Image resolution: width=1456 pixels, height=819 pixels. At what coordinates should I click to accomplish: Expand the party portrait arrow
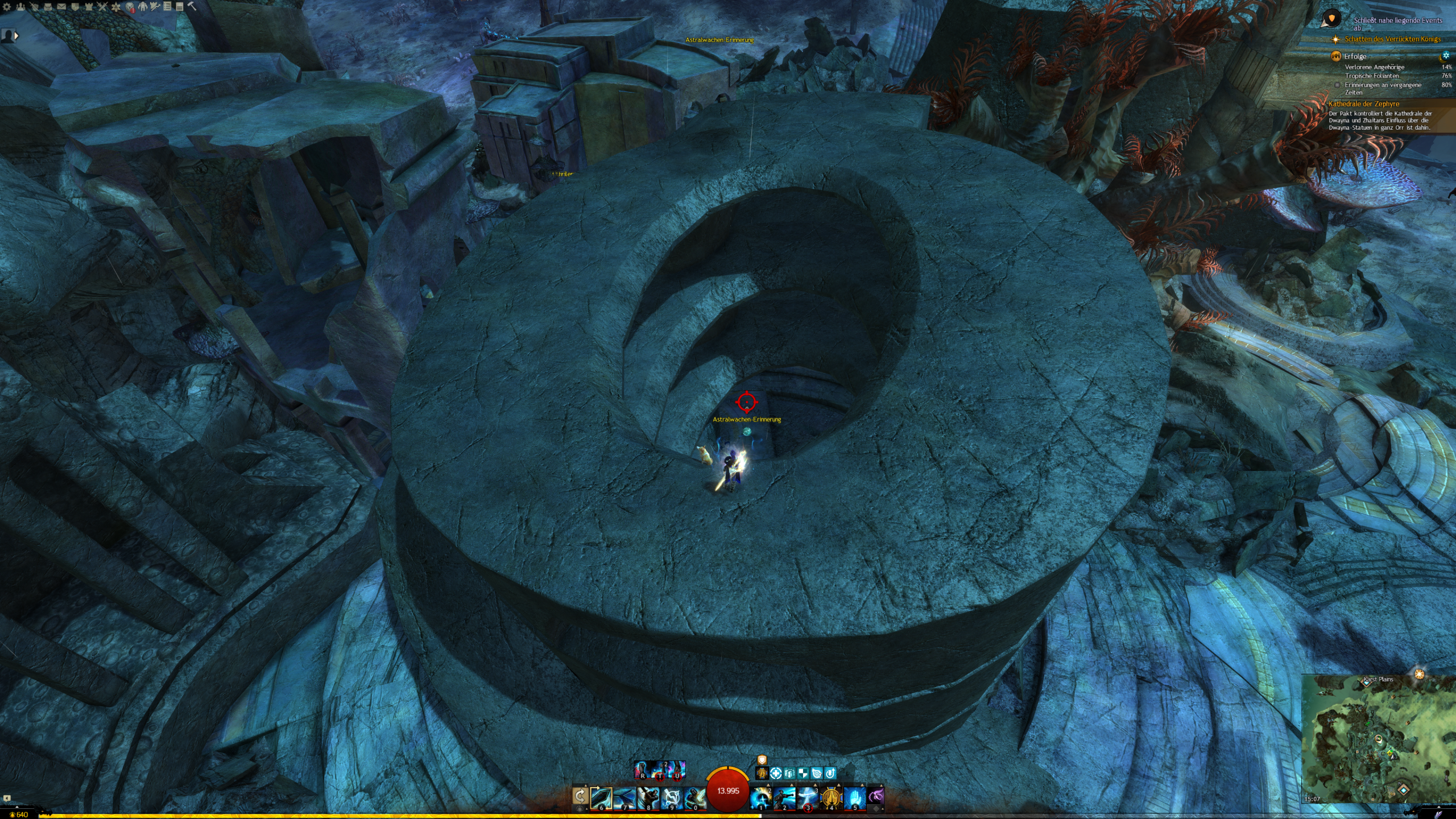point(16,35)
